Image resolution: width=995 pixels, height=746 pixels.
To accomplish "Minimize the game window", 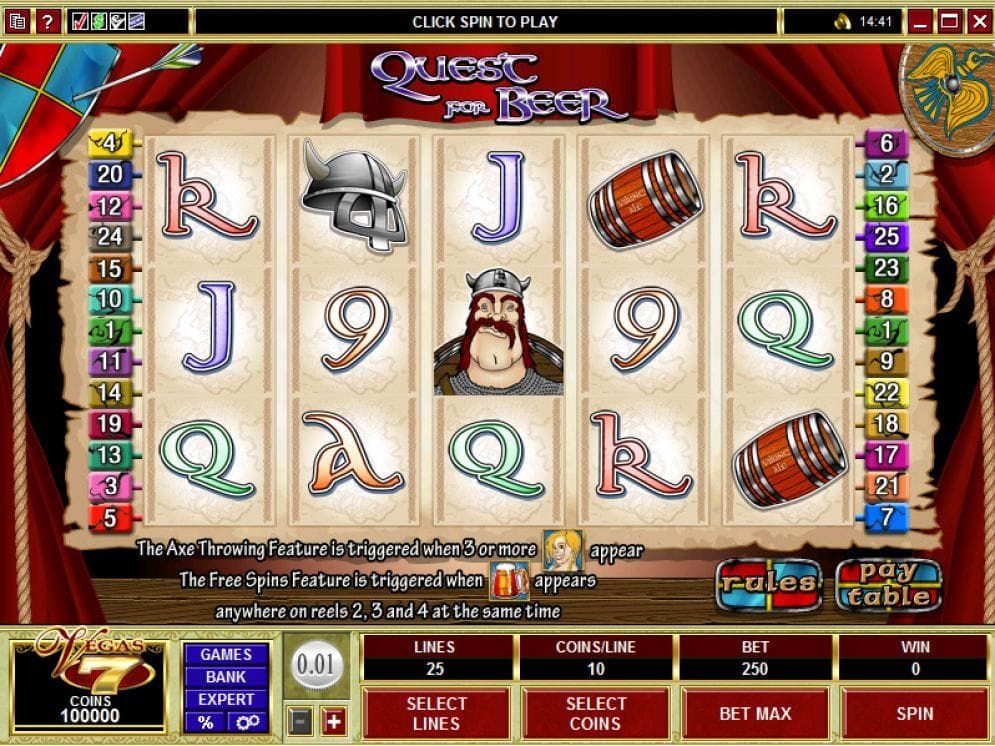I will (922, 21).
